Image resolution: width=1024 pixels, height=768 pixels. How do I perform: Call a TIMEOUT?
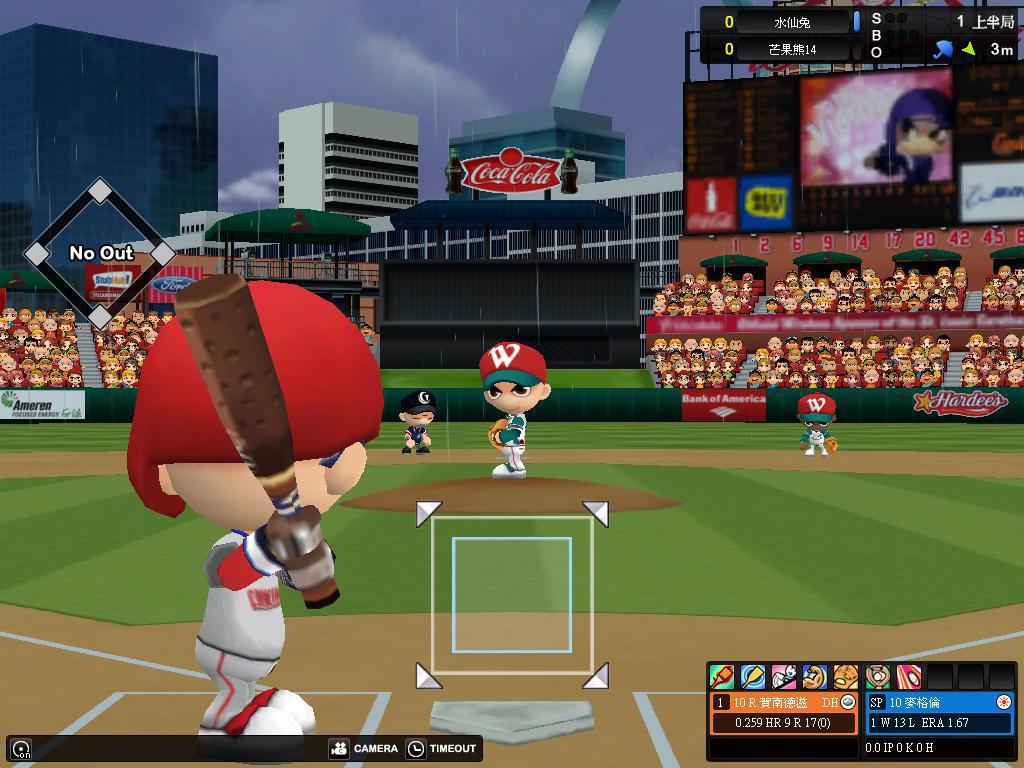click(x=442, y=748)
